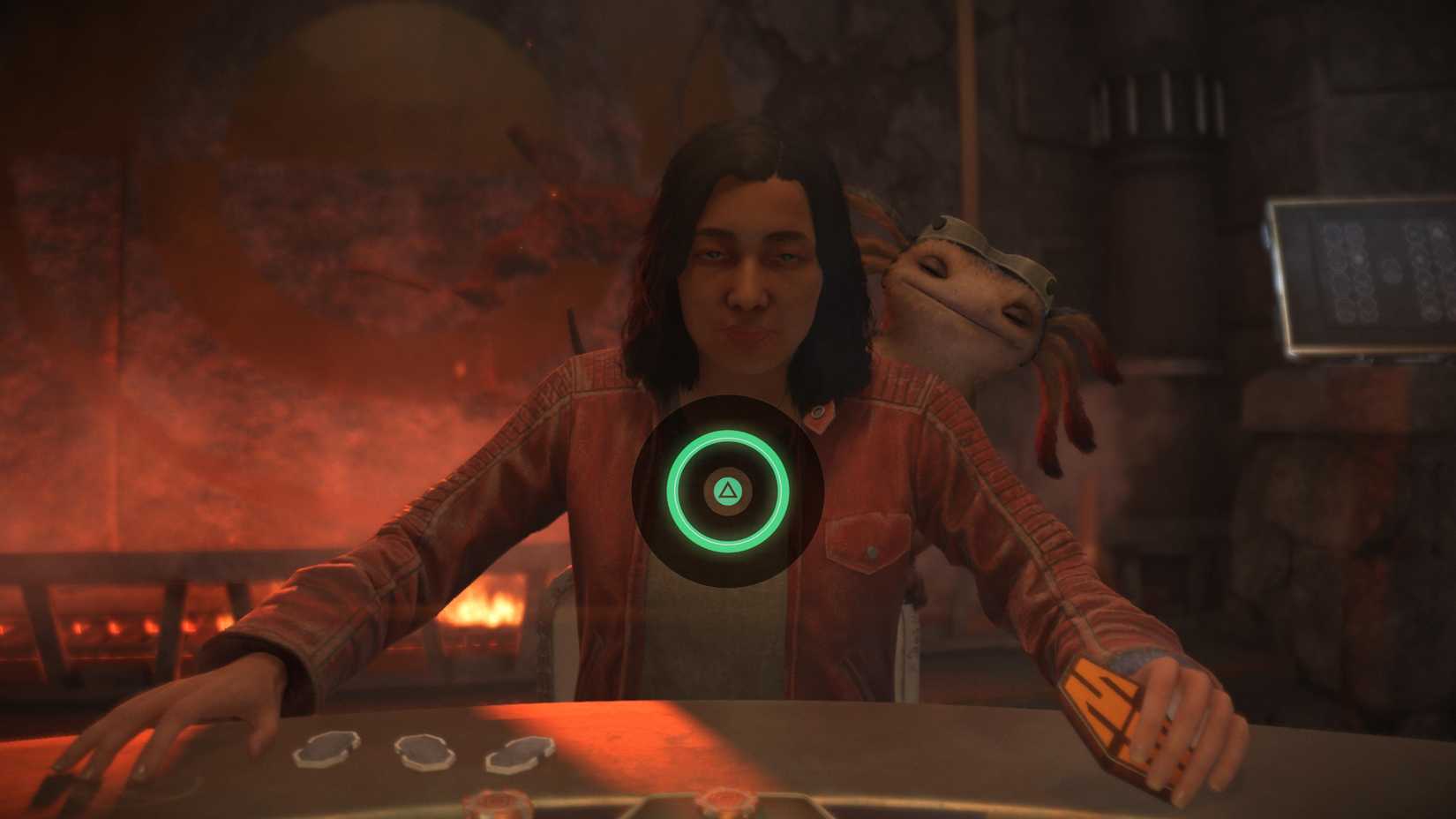Click the jacket chest pocket button
1456x819 pixels.
click(x=872, y=552)
